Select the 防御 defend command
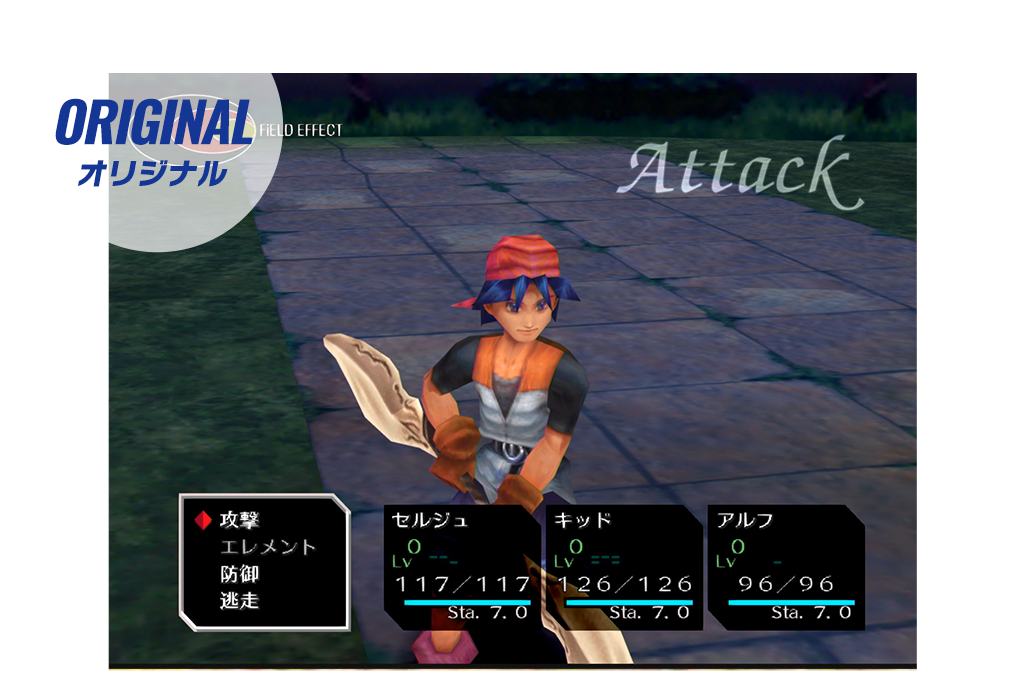The image size is (1024, 692). click(240, 575)
